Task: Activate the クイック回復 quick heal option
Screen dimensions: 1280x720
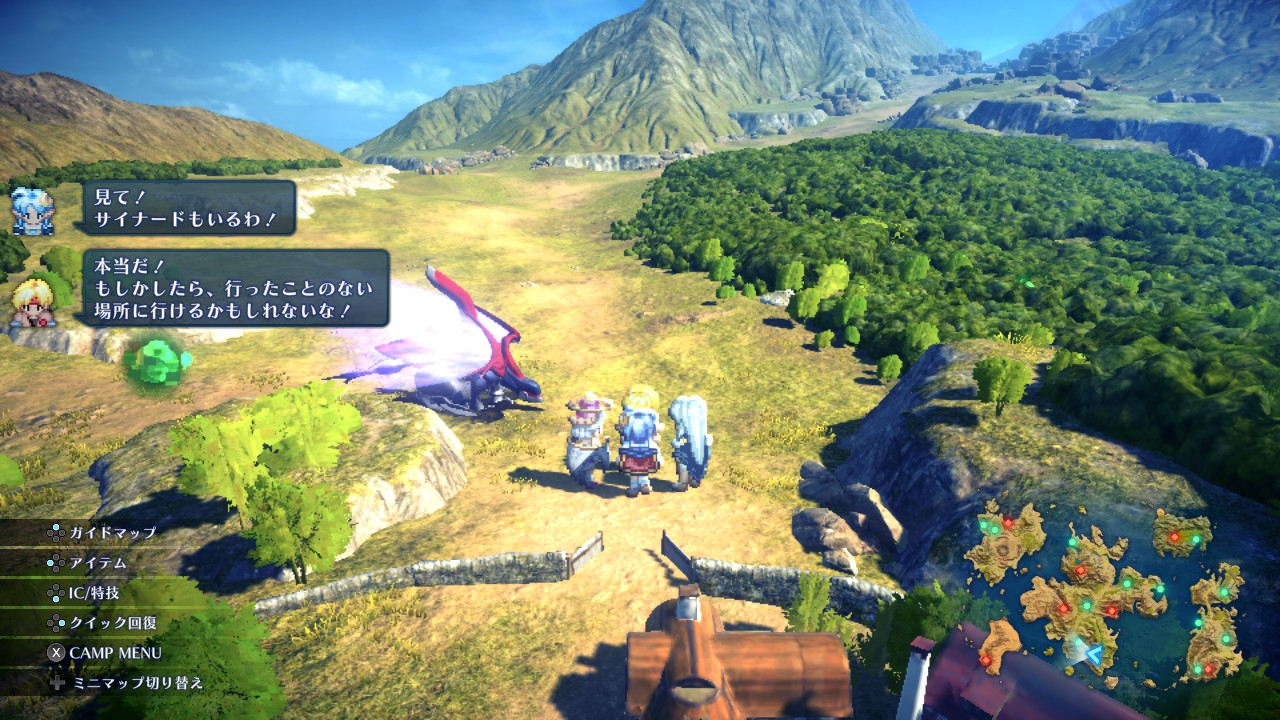Action: (x=100, y=623)
